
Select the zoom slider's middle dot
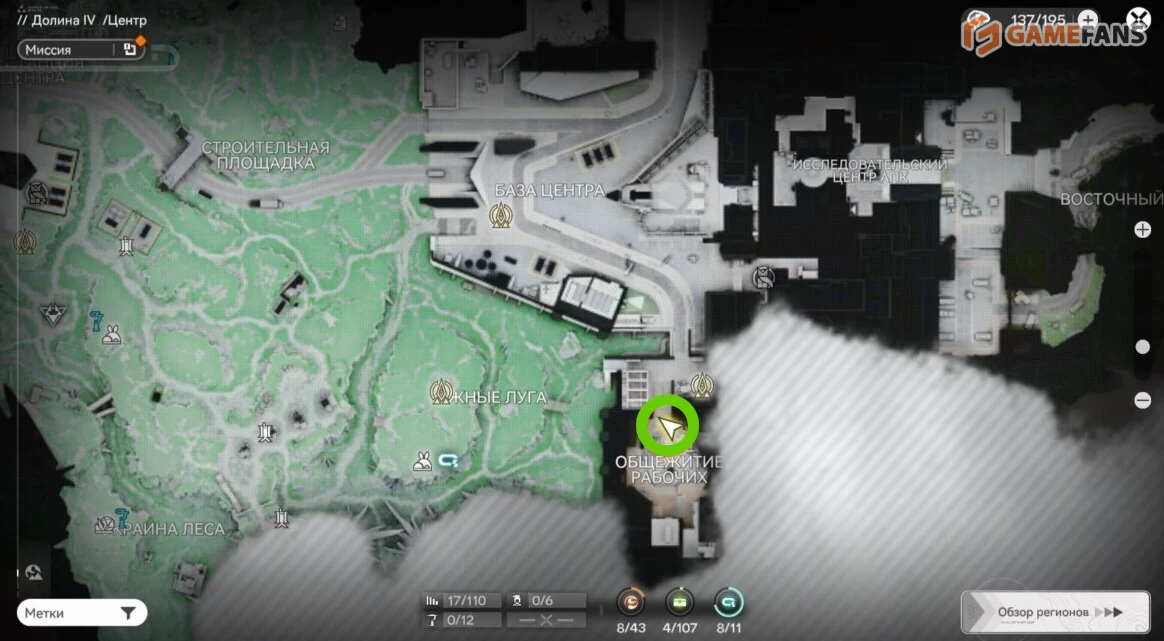click(1143, 347)
